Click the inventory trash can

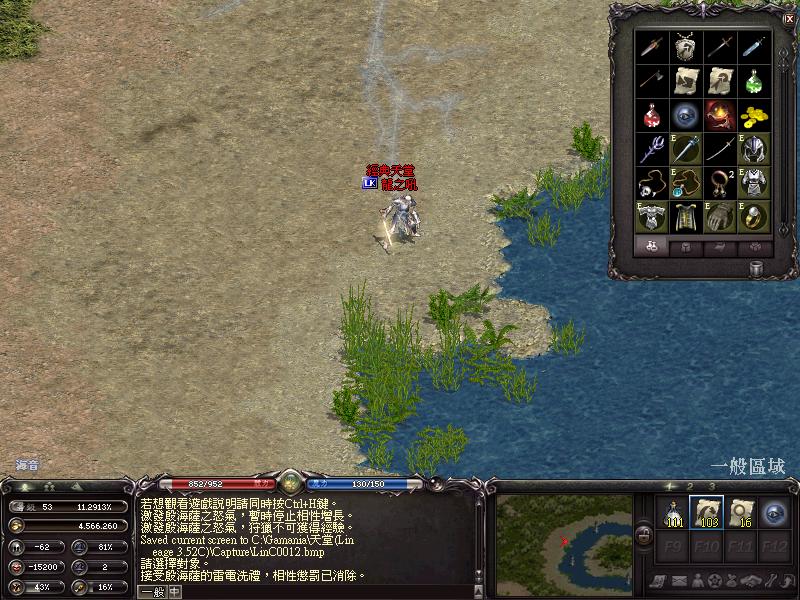(x=757, y=268)
